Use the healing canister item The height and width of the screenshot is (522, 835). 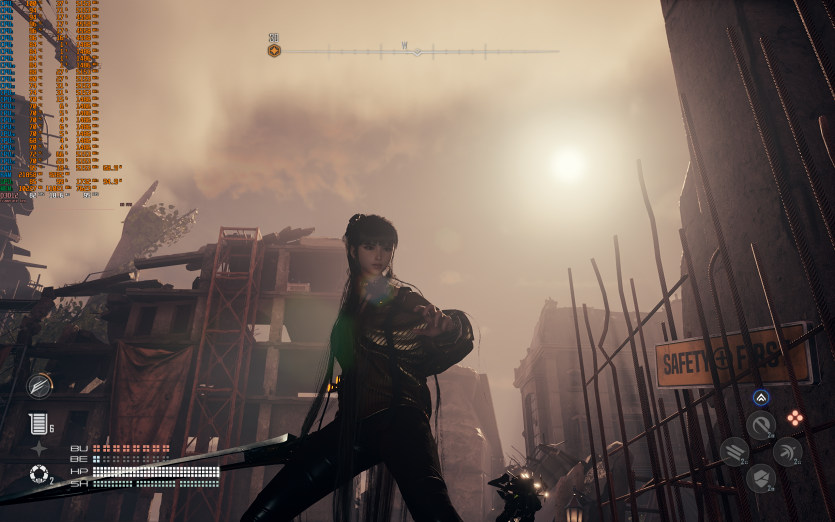(38, 423)
